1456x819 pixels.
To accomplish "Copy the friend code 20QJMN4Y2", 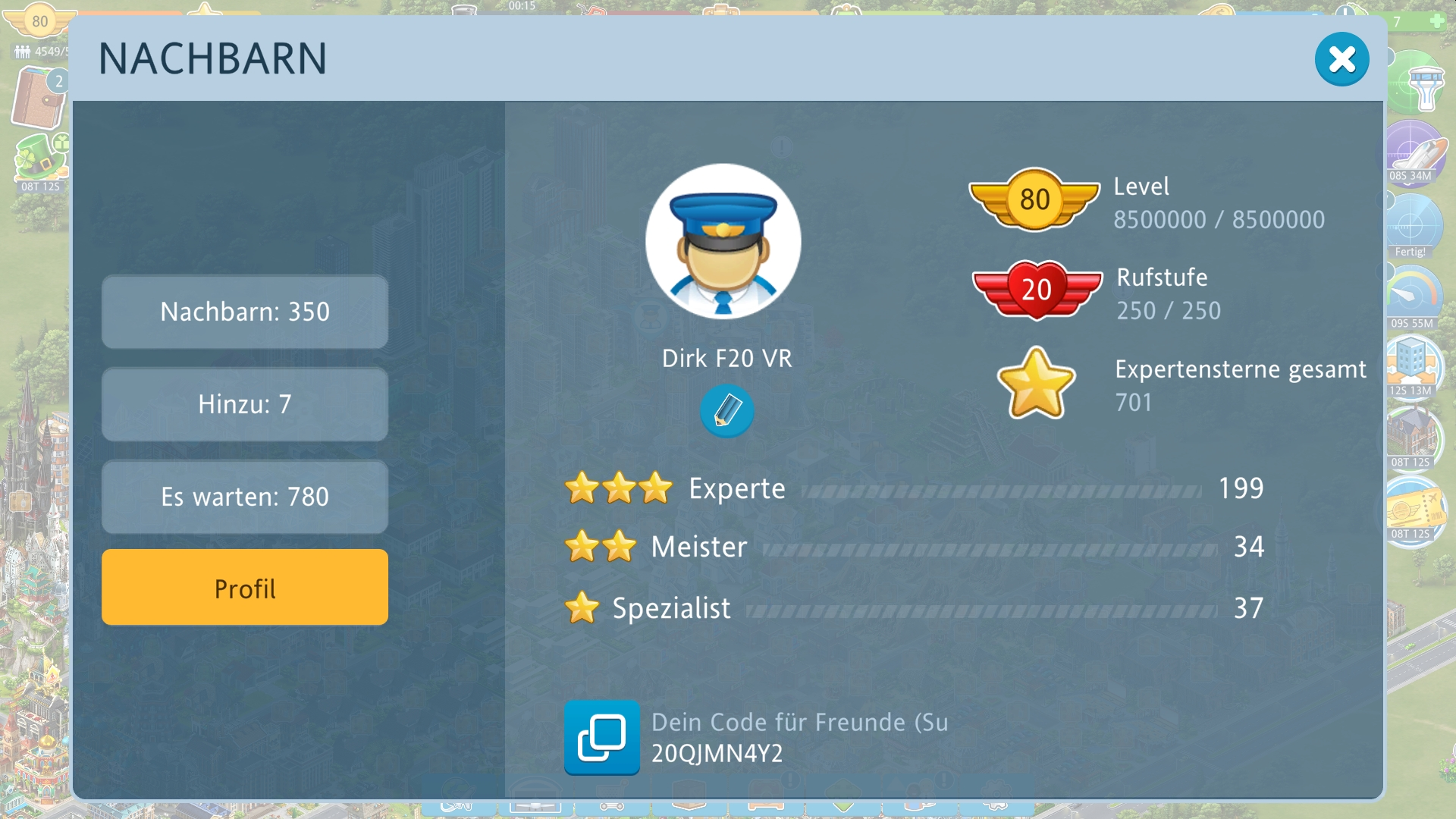I will click(x=601, y=737).
